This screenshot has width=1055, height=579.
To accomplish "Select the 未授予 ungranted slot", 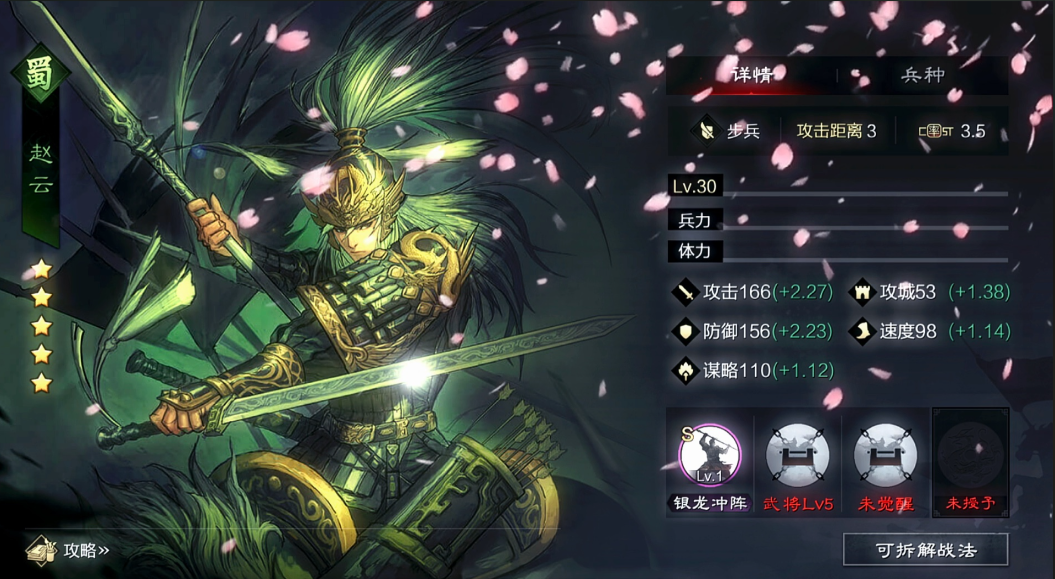I will pyautogui.click(x=970, y=456).
